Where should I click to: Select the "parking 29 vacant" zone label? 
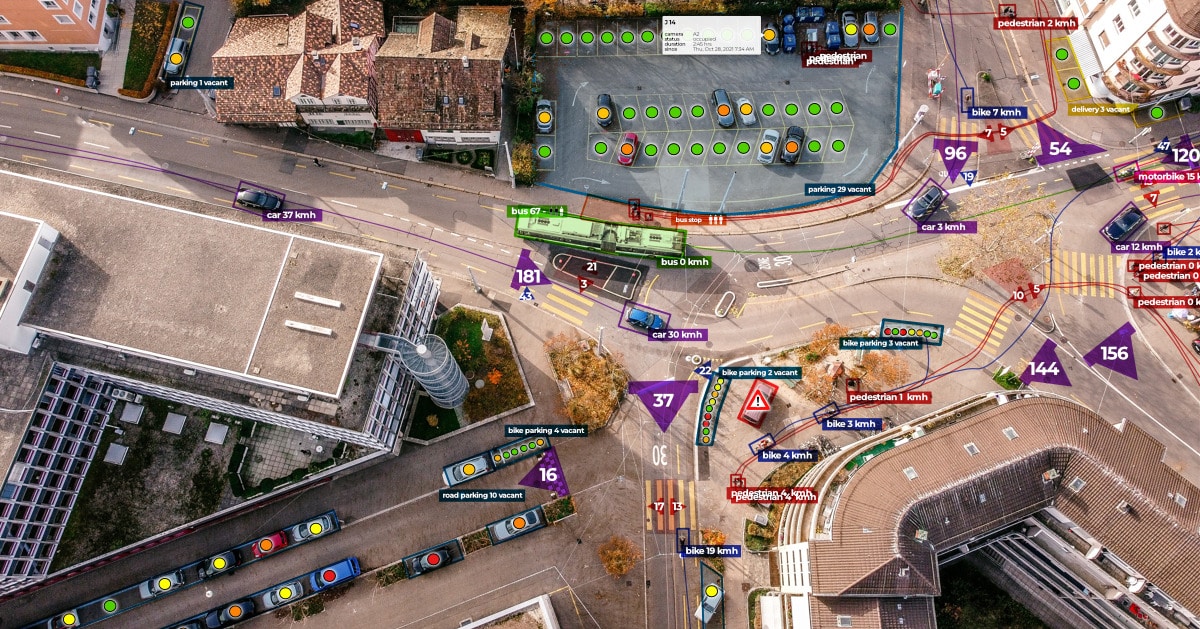(840, 189)
